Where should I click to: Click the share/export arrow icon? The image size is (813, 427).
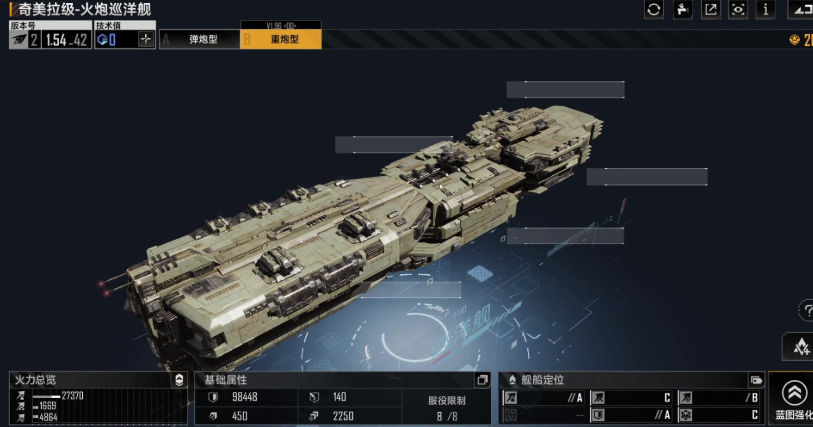[710, 9]
